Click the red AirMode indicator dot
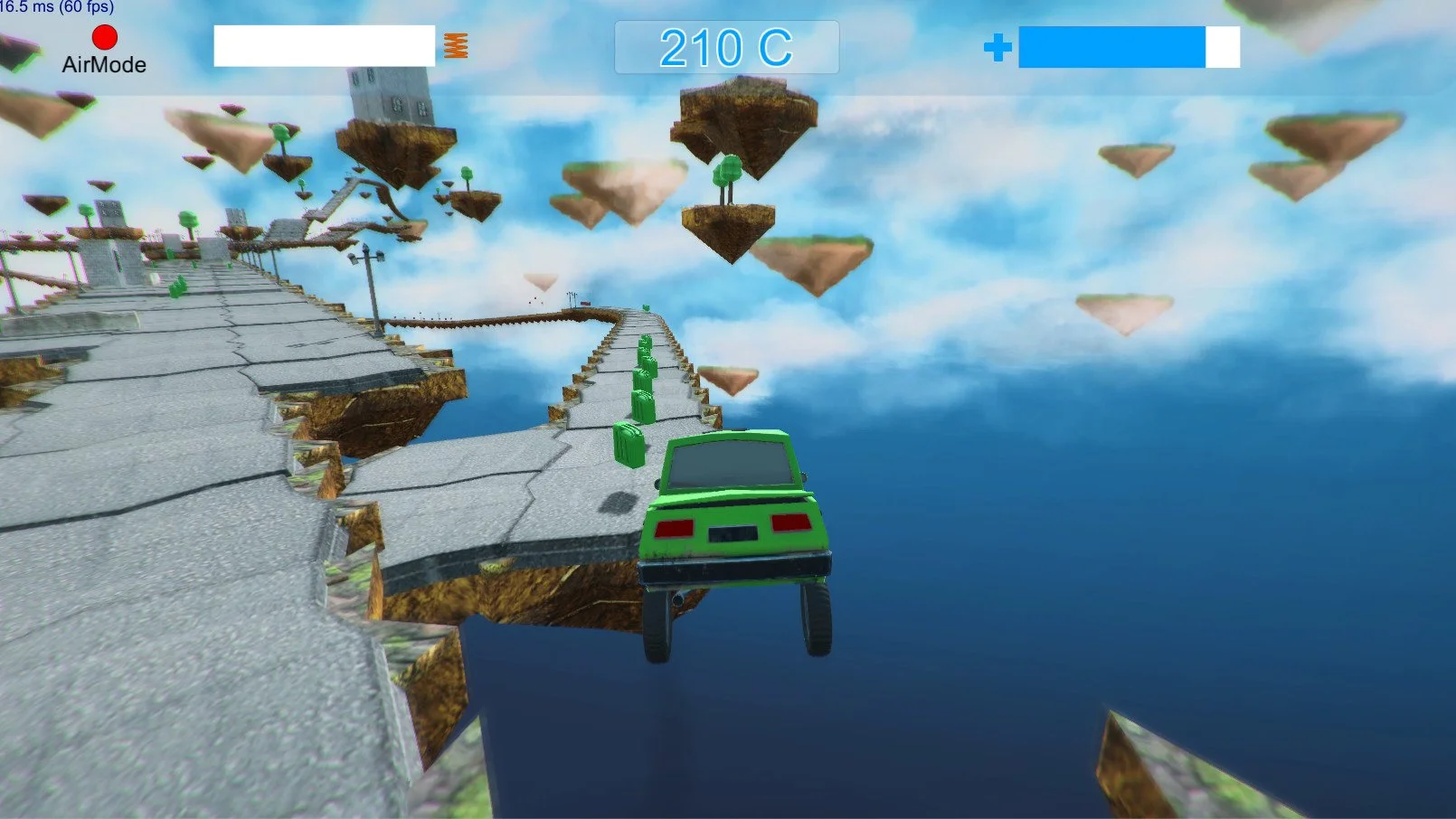The image size is (1456, 819). [104, 37]
